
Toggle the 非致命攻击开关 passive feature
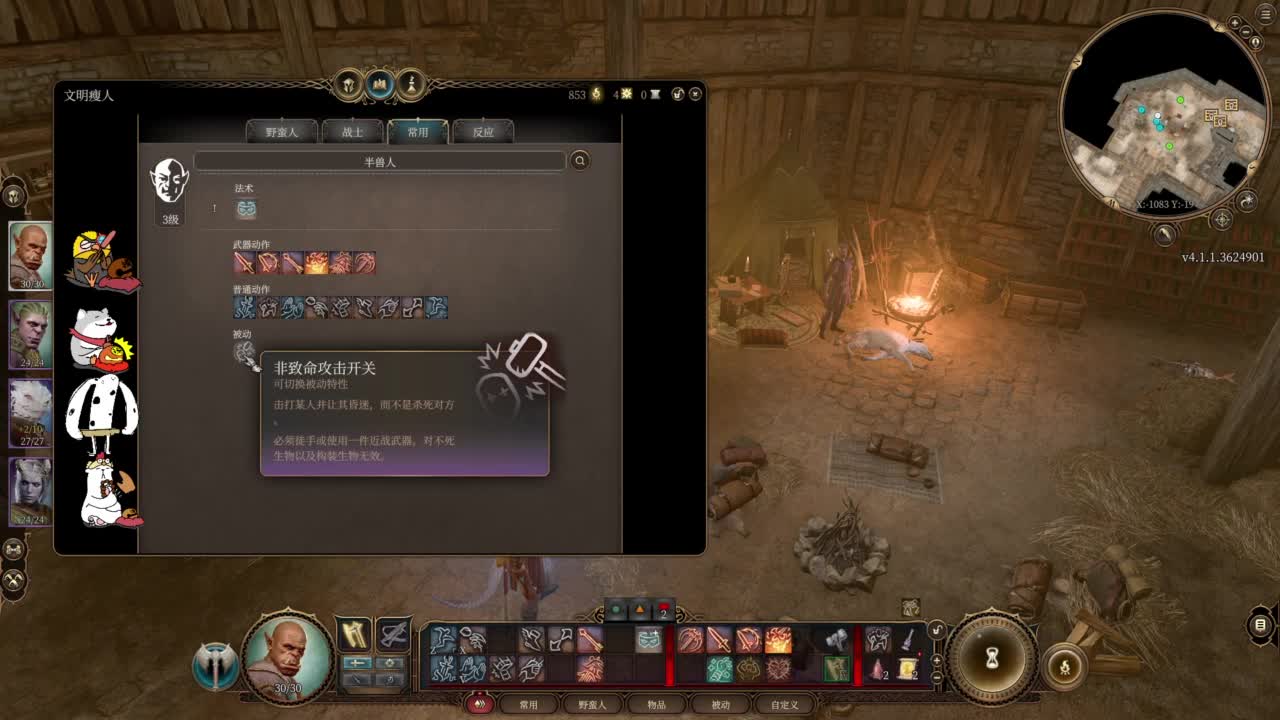point(245,352)
